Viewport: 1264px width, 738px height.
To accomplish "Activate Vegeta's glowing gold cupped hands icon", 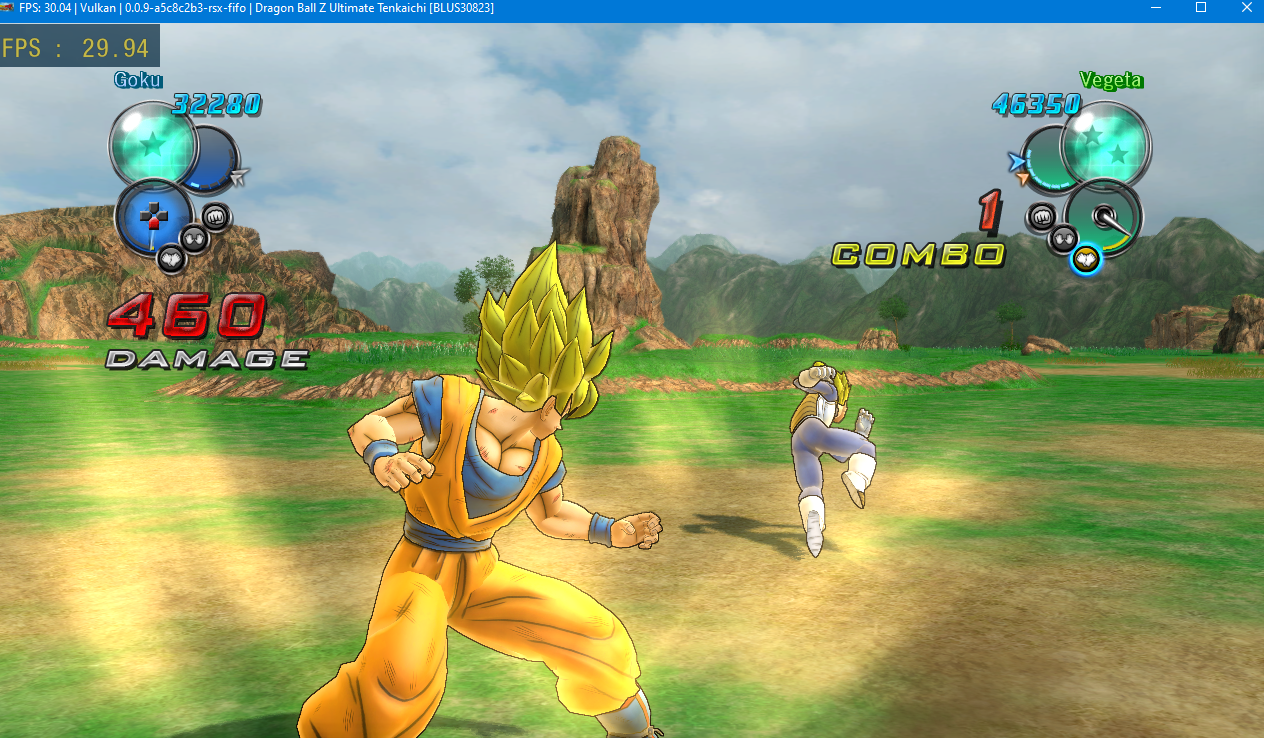I will [1085, 260].
